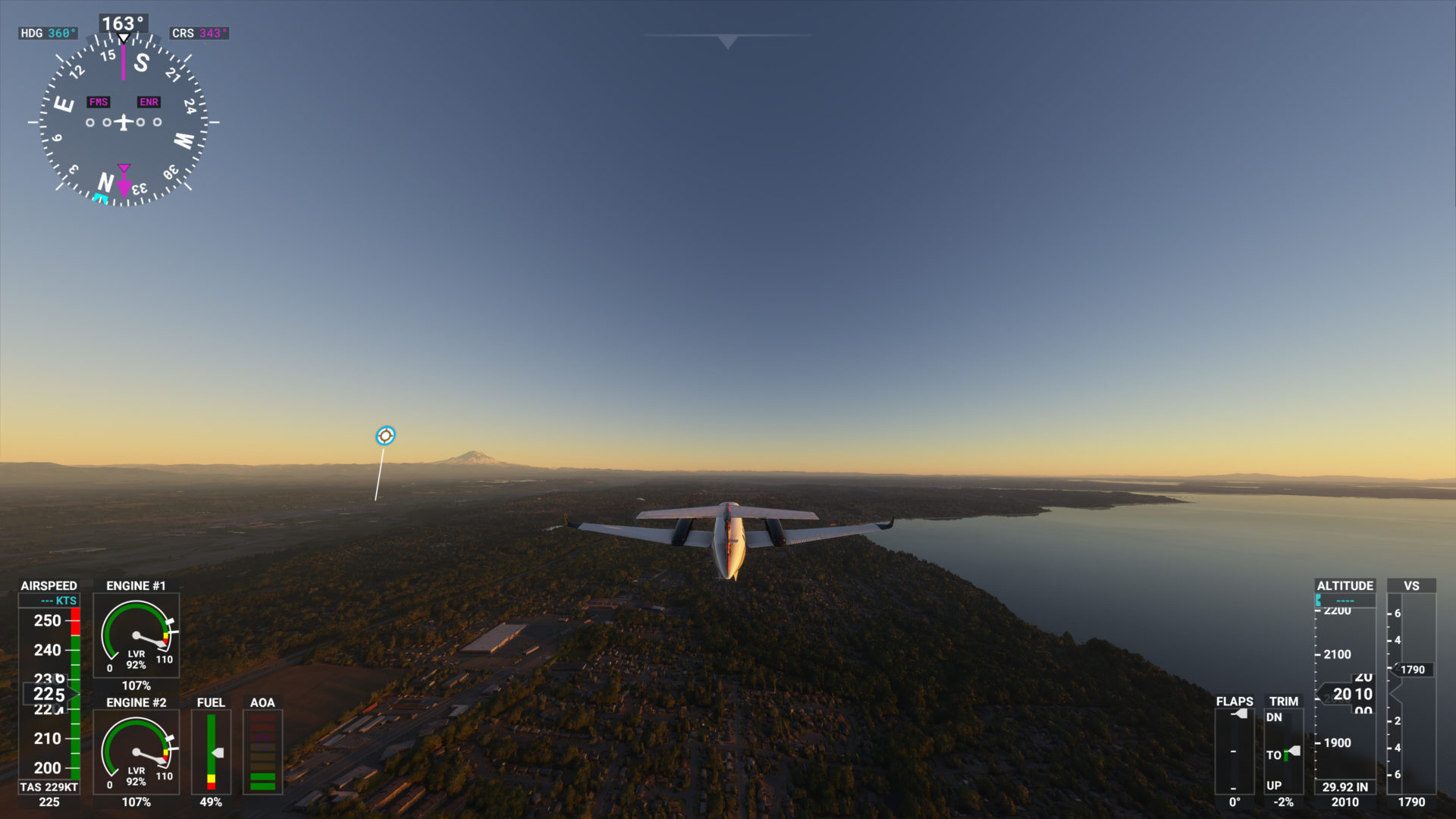Image resolution: width=1456 pixels, height=819 pixels.
Task: Open the CRS 343° course selector
Action: pos(199,33)
